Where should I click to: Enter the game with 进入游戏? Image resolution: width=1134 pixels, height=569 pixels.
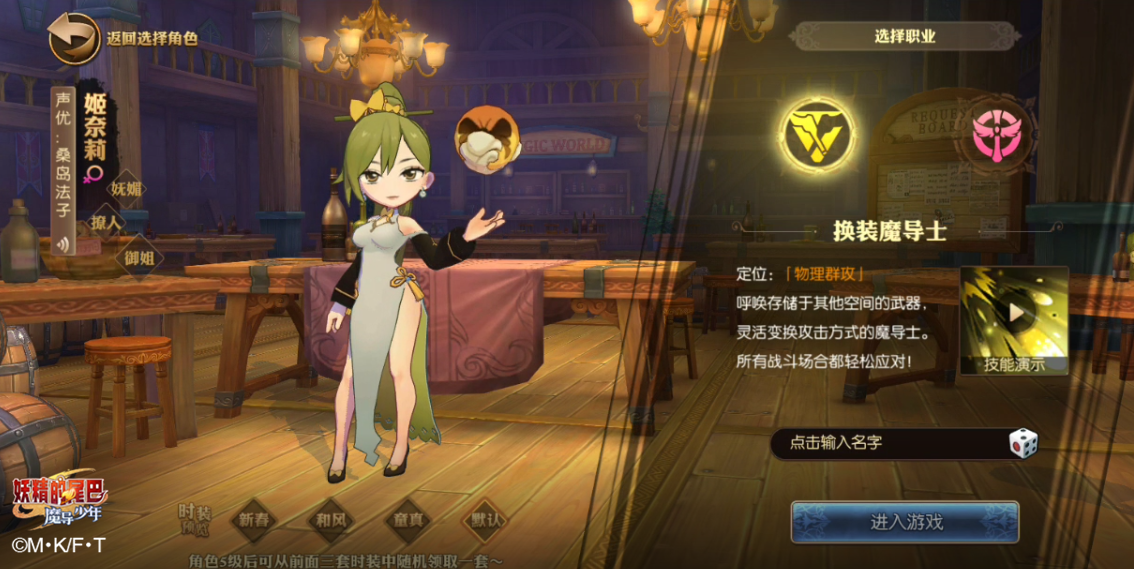pos(905,522)
